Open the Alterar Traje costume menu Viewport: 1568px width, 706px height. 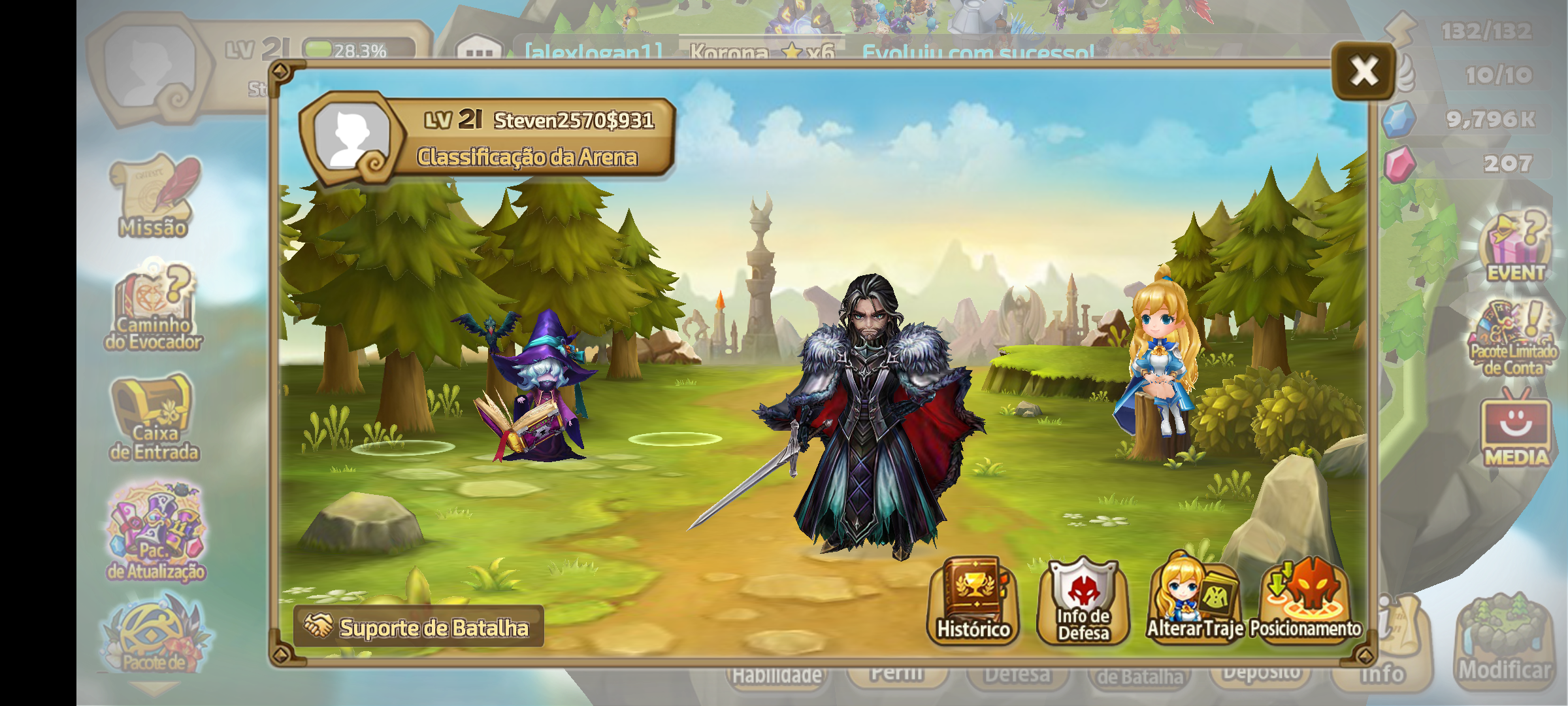1194,601
